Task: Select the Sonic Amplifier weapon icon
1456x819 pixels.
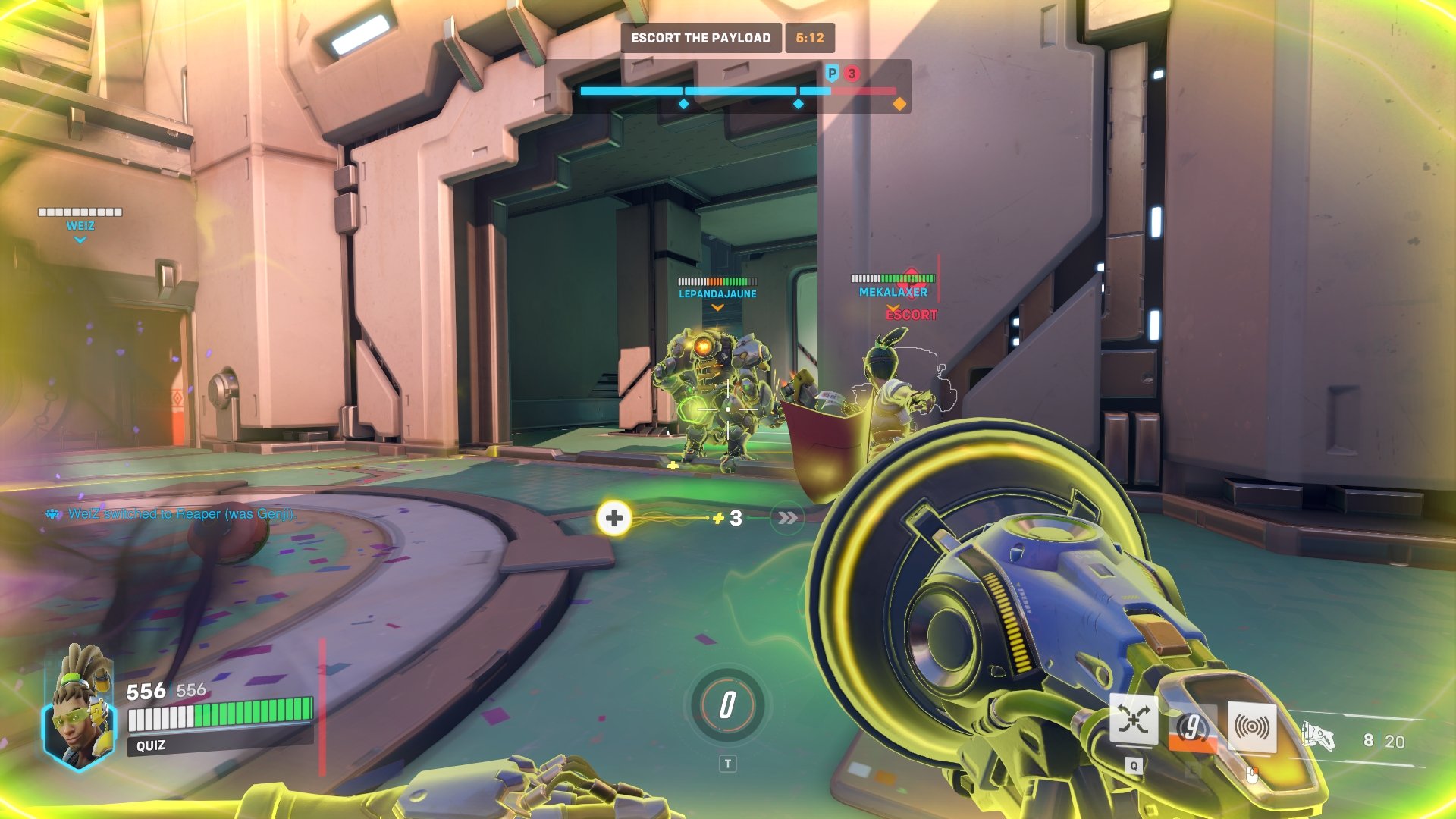Action: (1318, 736)
